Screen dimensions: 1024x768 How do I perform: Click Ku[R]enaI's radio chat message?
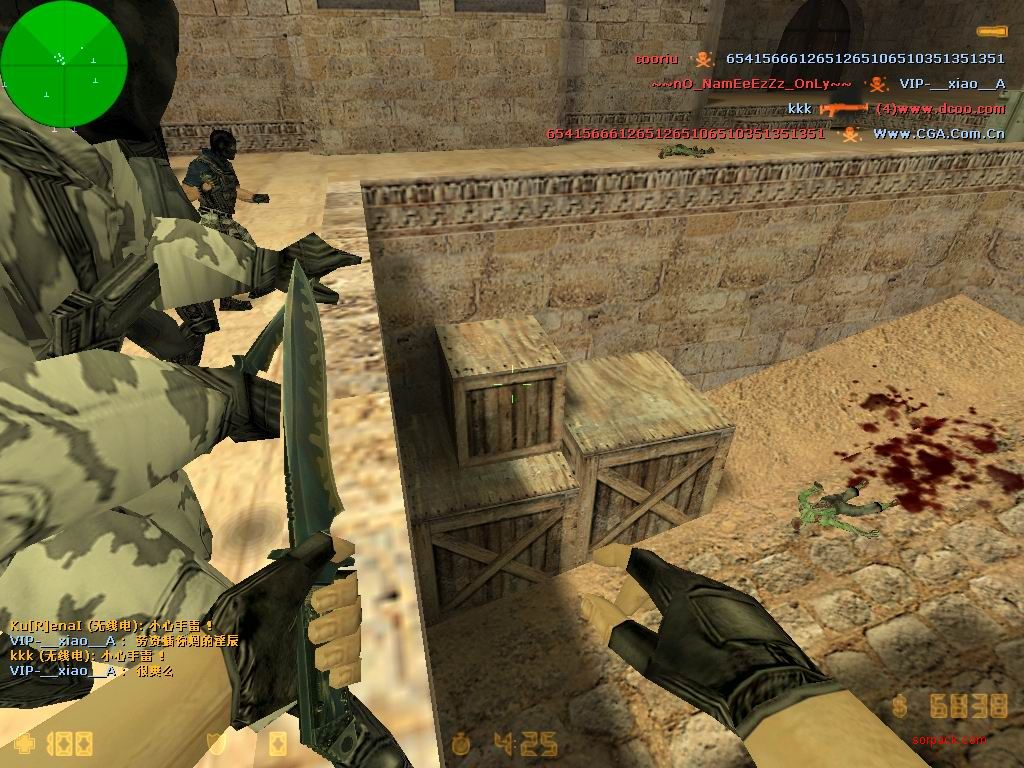pyautogui.click(x=111, y=627)
